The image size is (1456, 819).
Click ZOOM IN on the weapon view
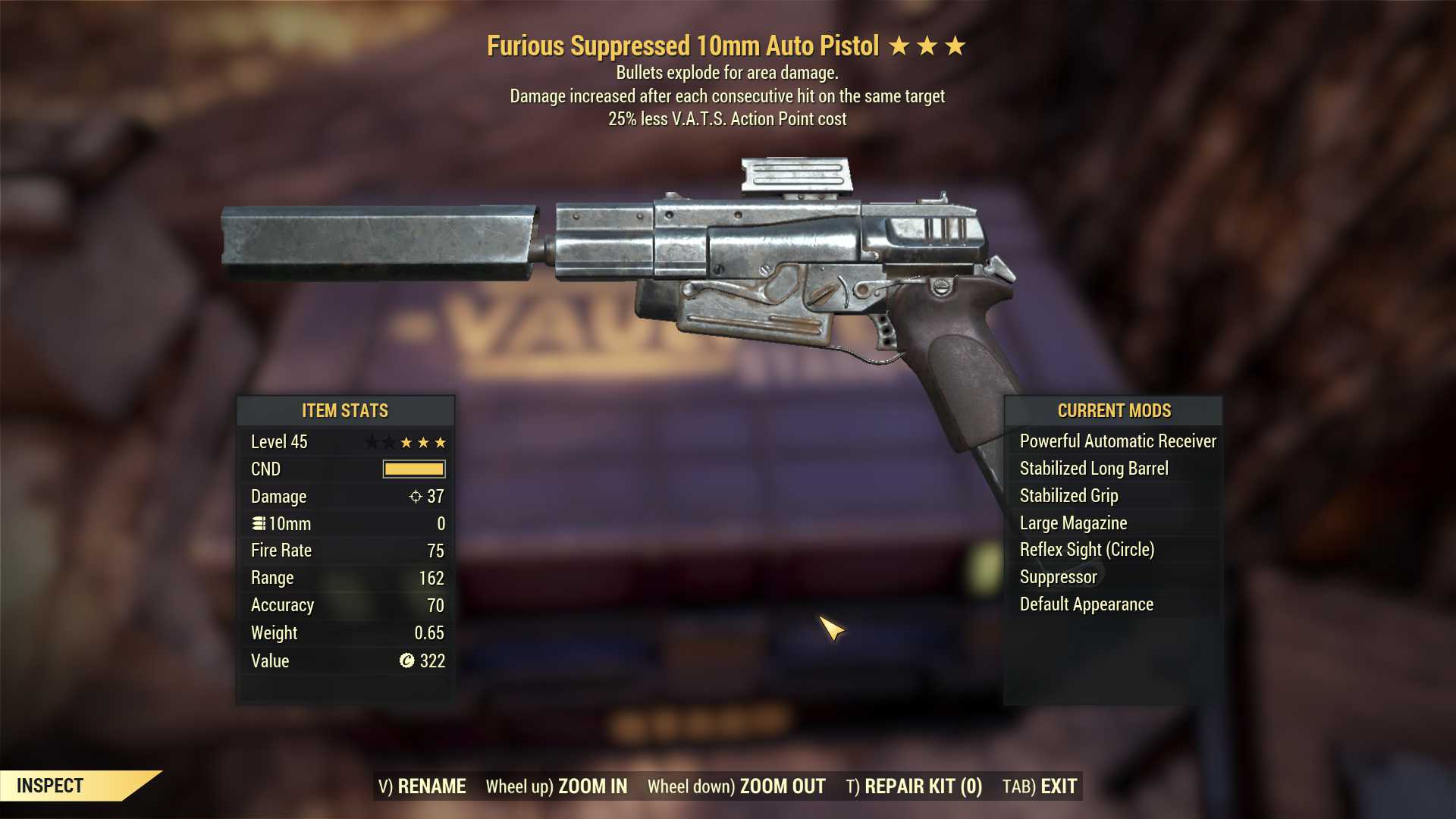tap(557, 786)
